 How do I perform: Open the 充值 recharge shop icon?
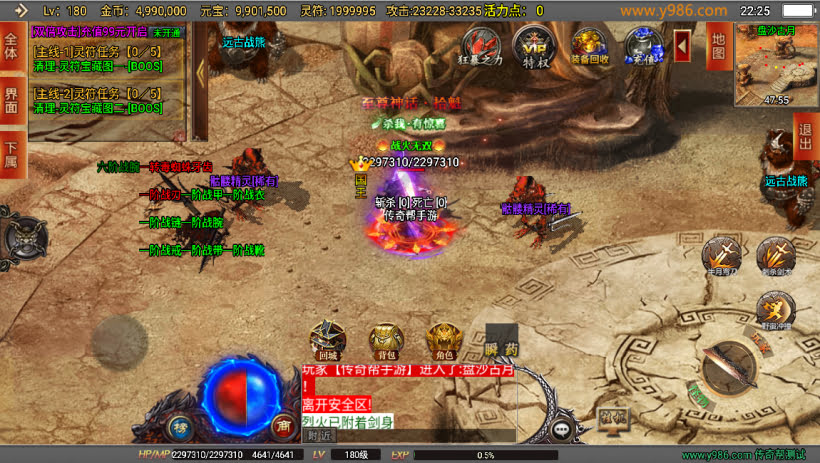point(643,46)
